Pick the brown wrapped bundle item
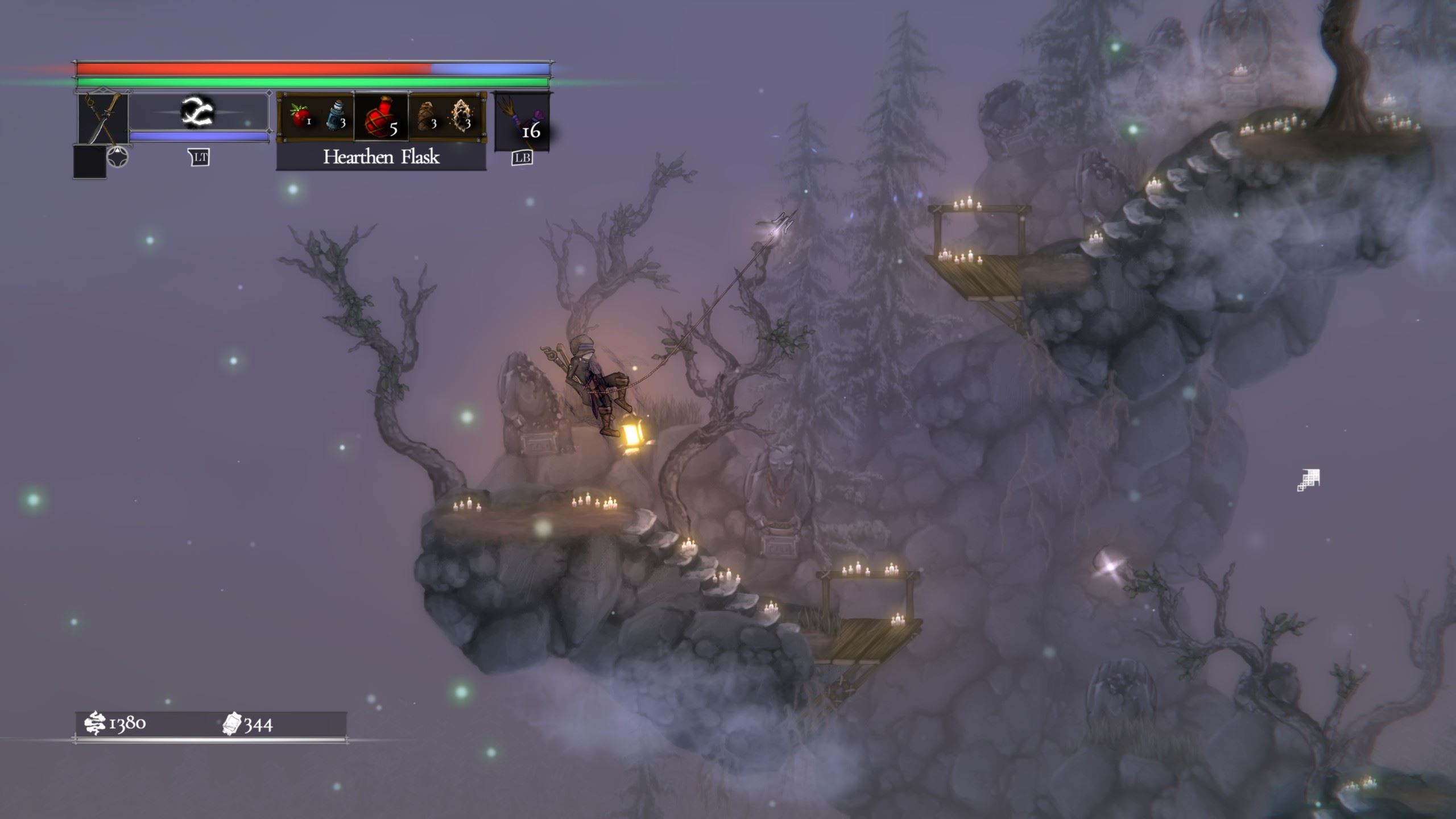The width and height of the screenshot is (1456, 819). [426, 116]
